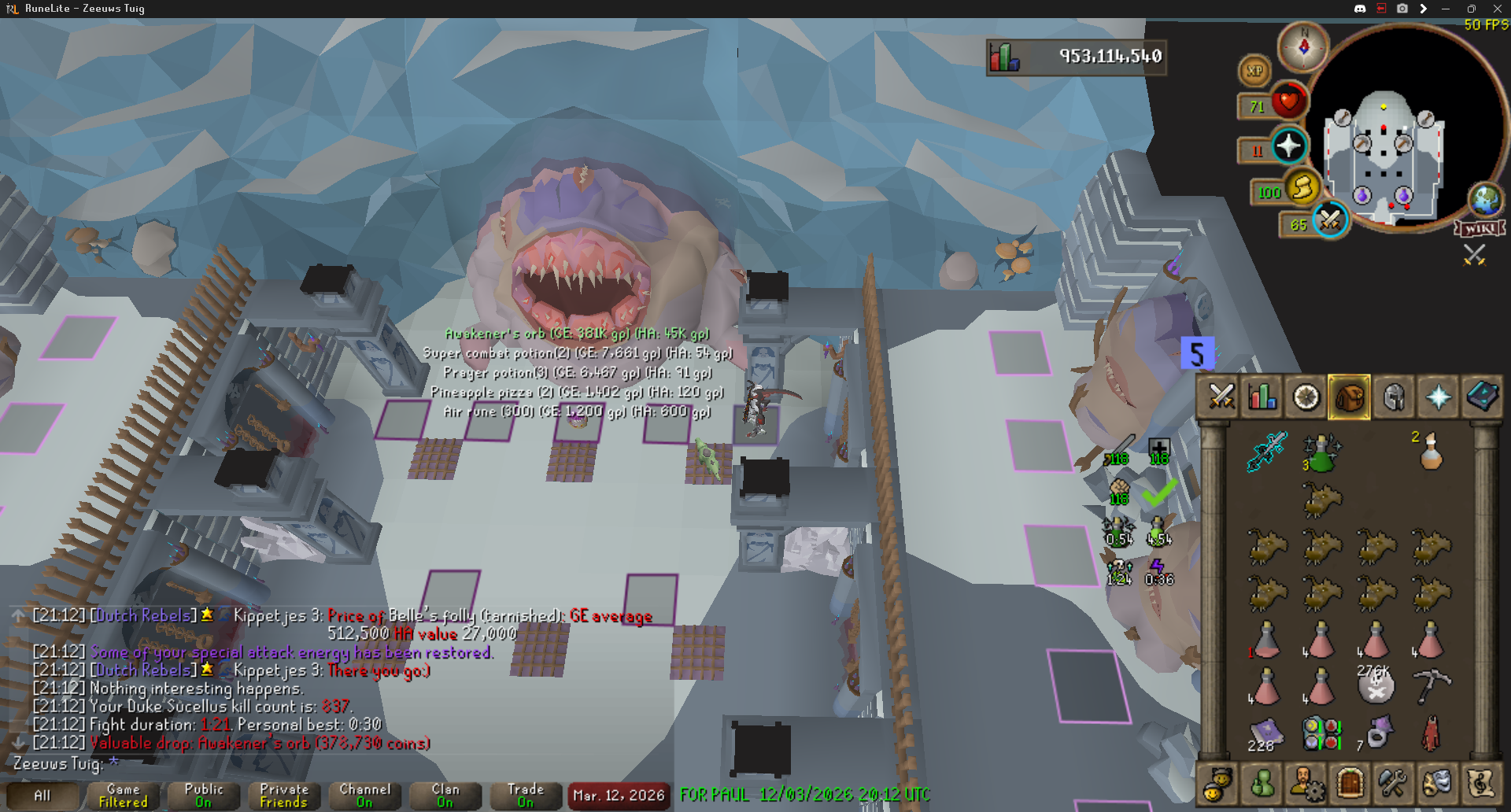Click the compass to face north
Viewport: 1511px width, 812px height.
coord(1303,46)
